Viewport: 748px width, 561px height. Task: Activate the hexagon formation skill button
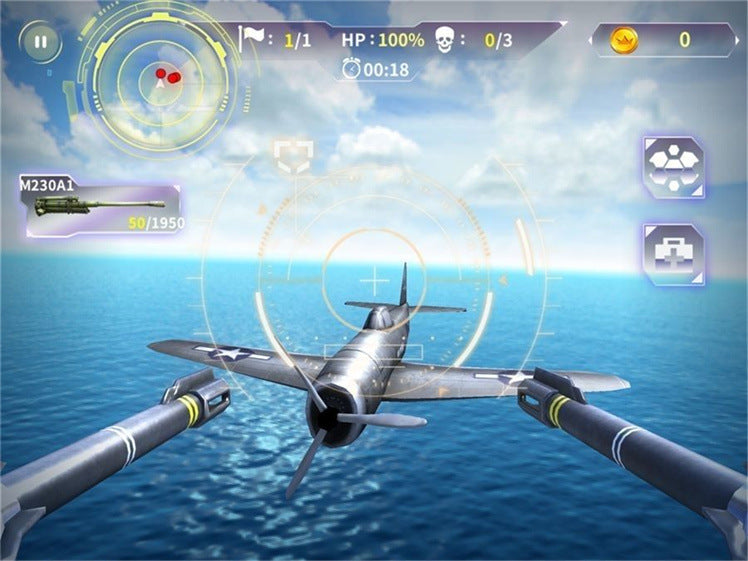coord(673,167)
